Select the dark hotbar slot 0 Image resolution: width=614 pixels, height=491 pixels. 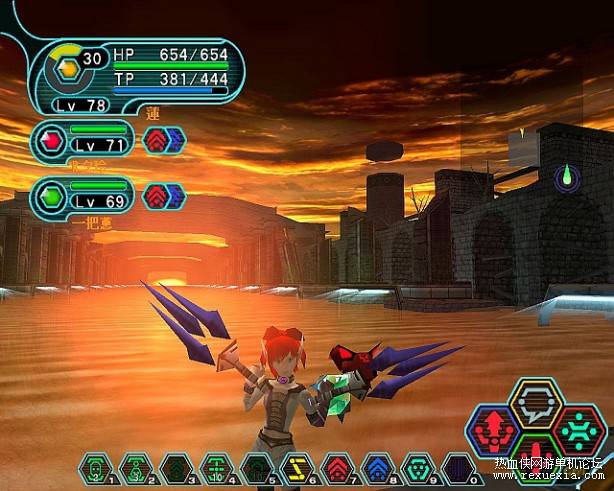458,467
